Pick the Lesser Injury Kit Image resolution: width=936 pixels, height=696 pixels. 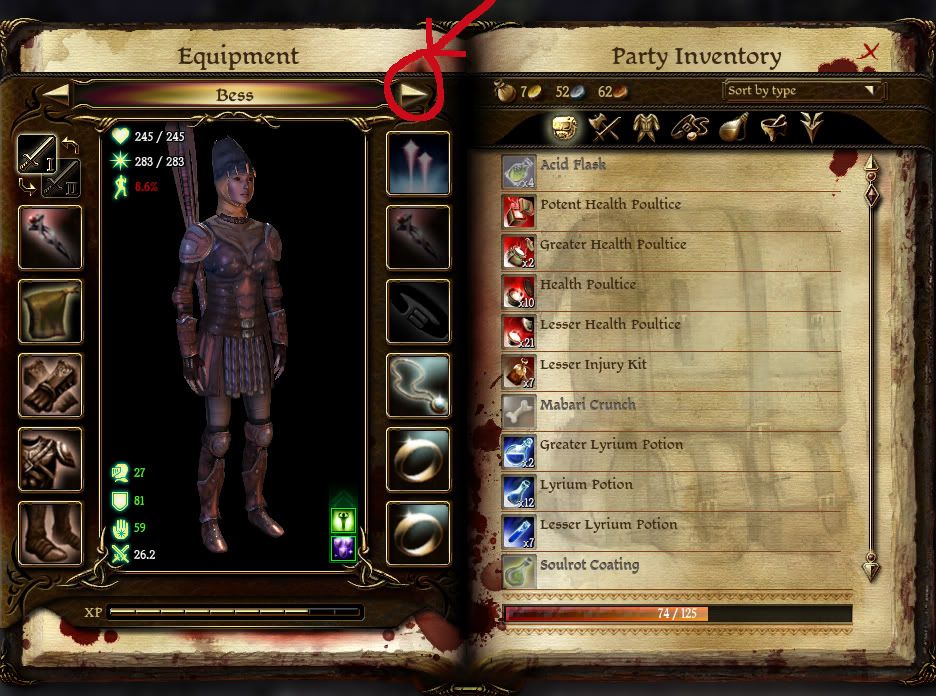point(593,365)
